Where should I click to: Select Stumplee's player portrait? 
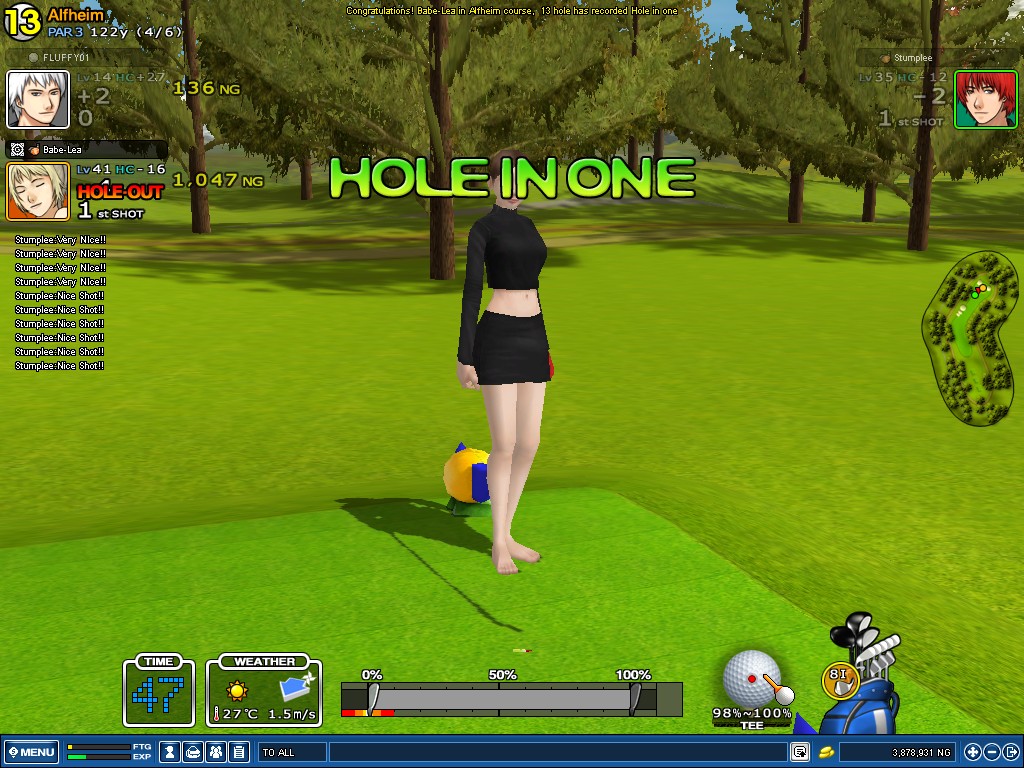point(985,99)
